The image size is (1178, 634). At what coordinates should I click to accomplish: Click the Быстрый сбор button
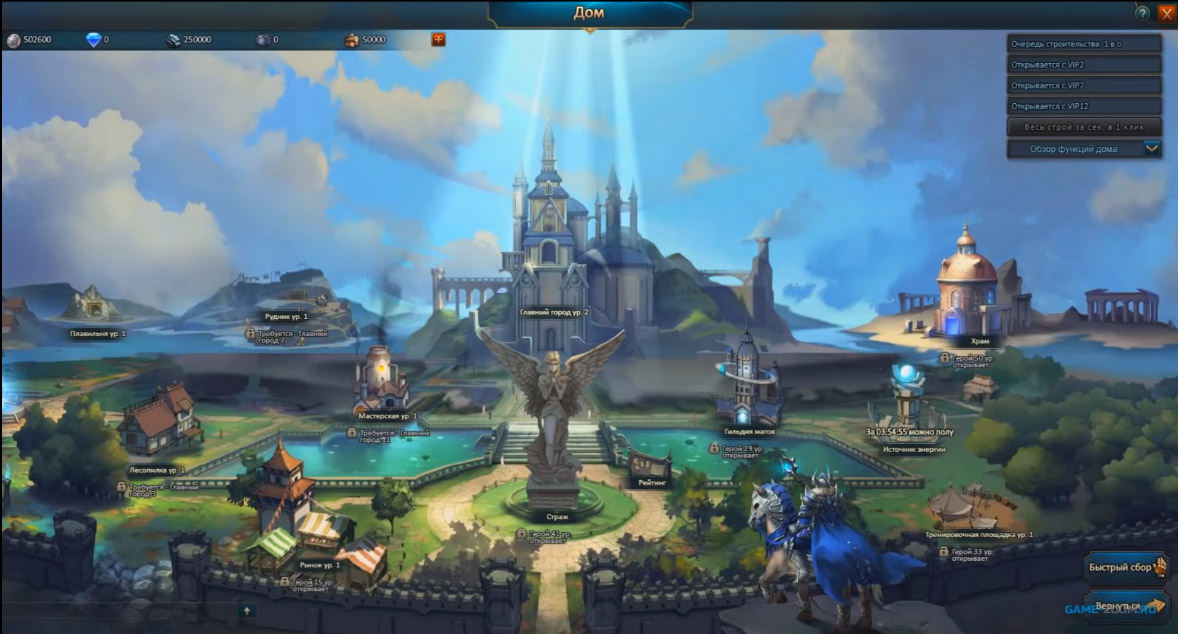(1126, 567)
